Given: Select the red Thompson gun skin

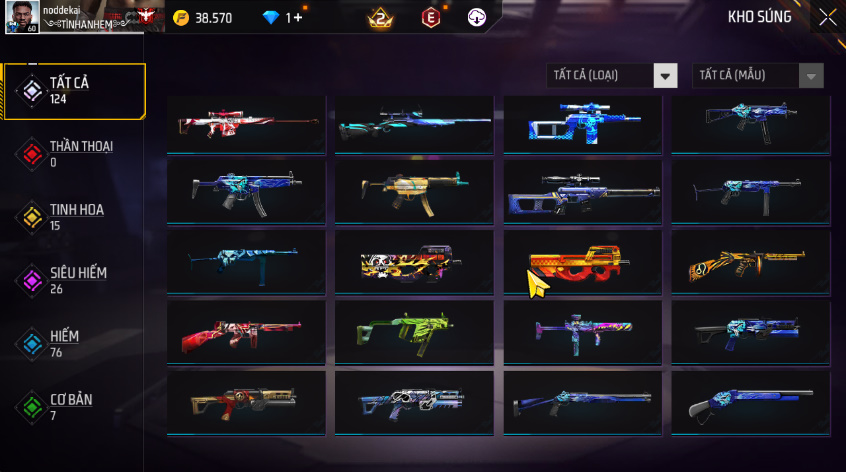Looking at the screenshot, I should (x=246, y=333).
